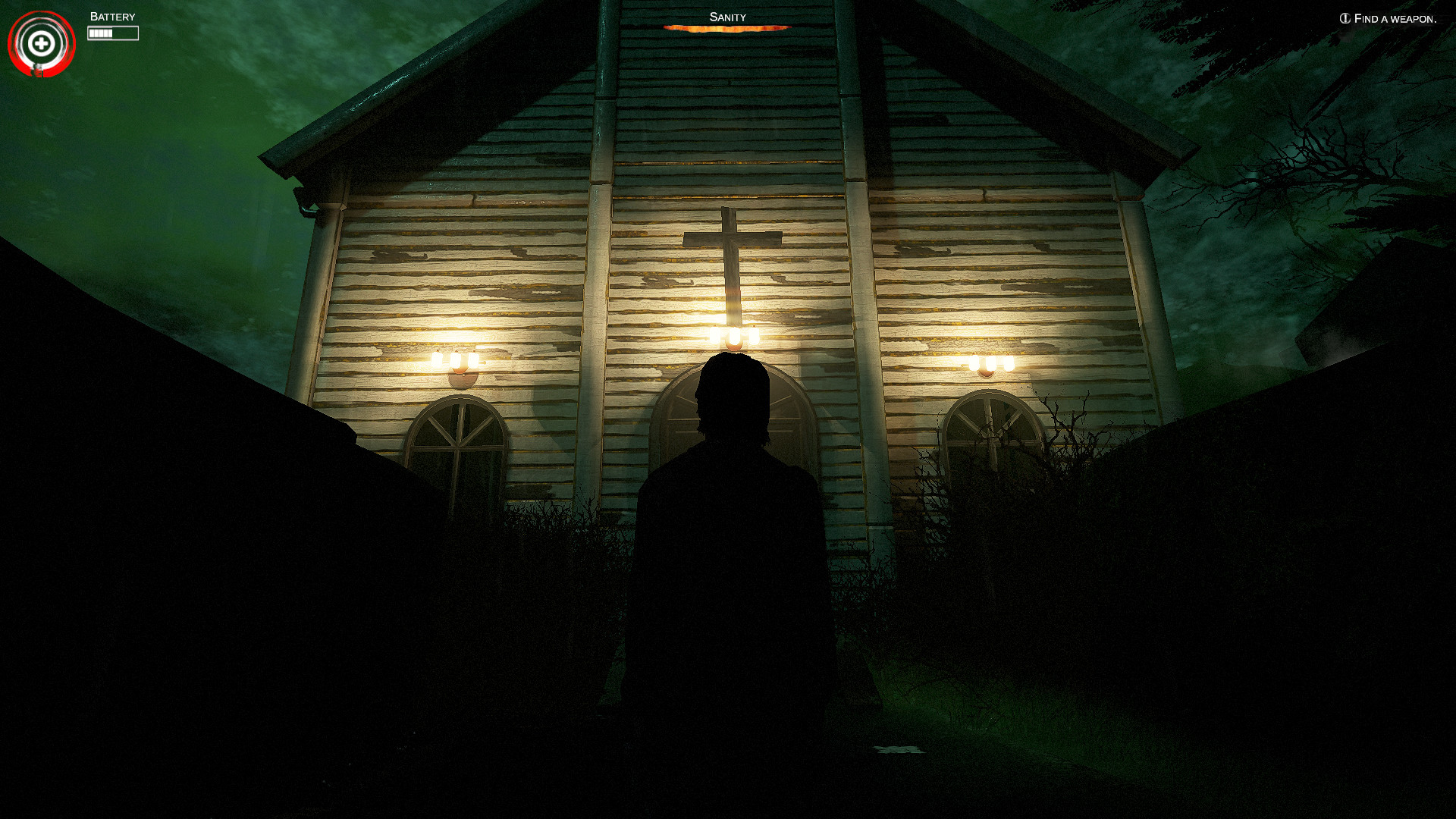1456x819 pixels.
Task: Select the Battery label heading
Action: [111, 15]
